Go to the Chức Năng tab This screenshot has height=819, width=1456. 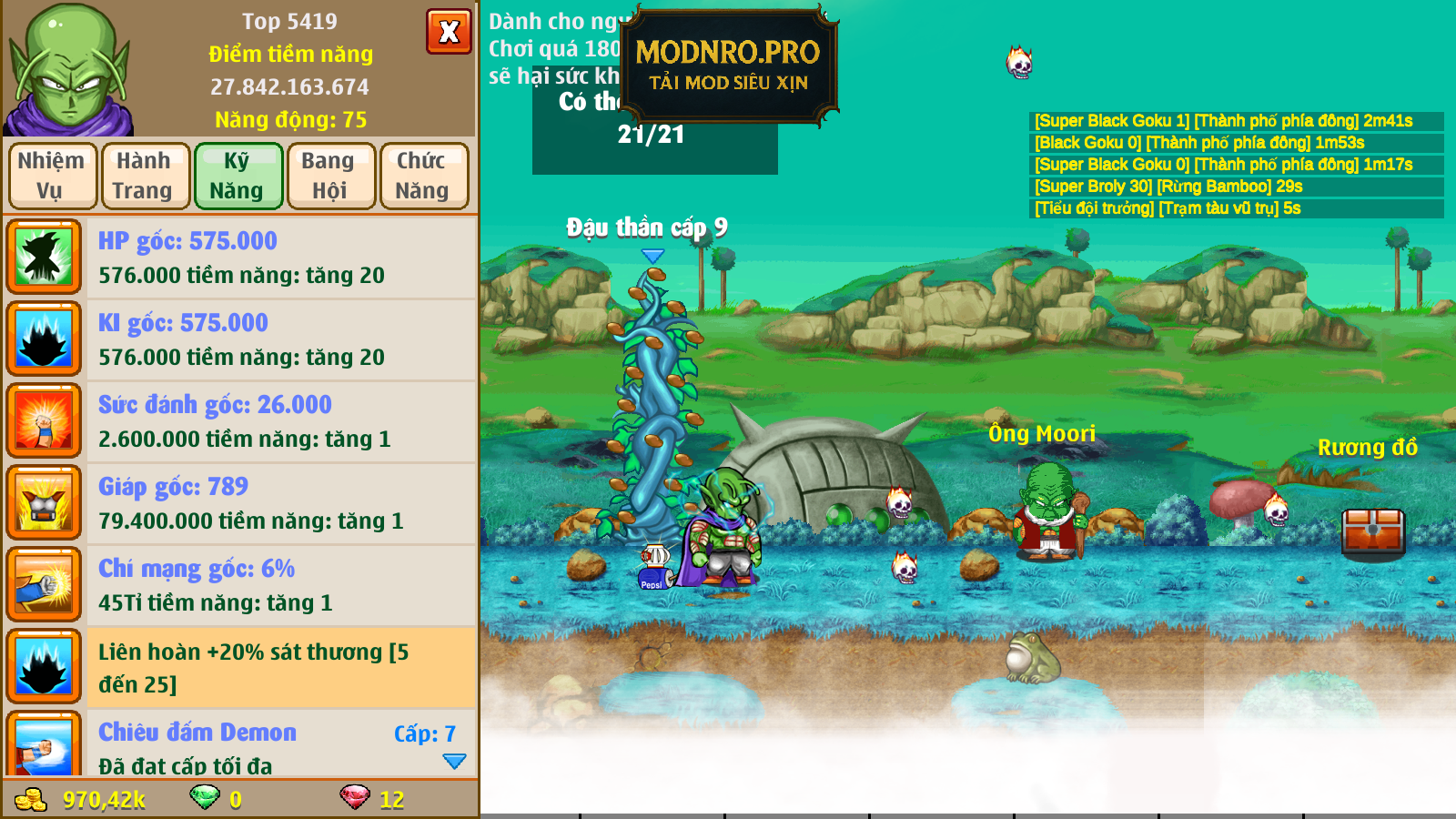(423, 176)
